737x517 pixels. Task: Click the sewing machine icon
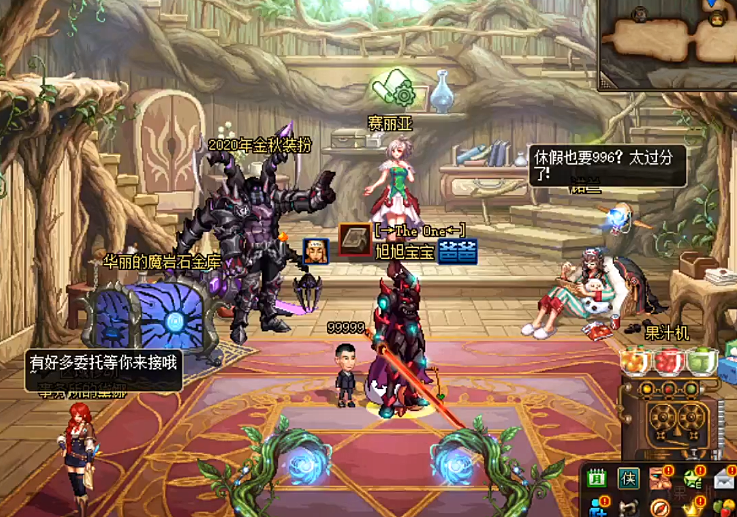pyautogui.click(x=628, y=507)
